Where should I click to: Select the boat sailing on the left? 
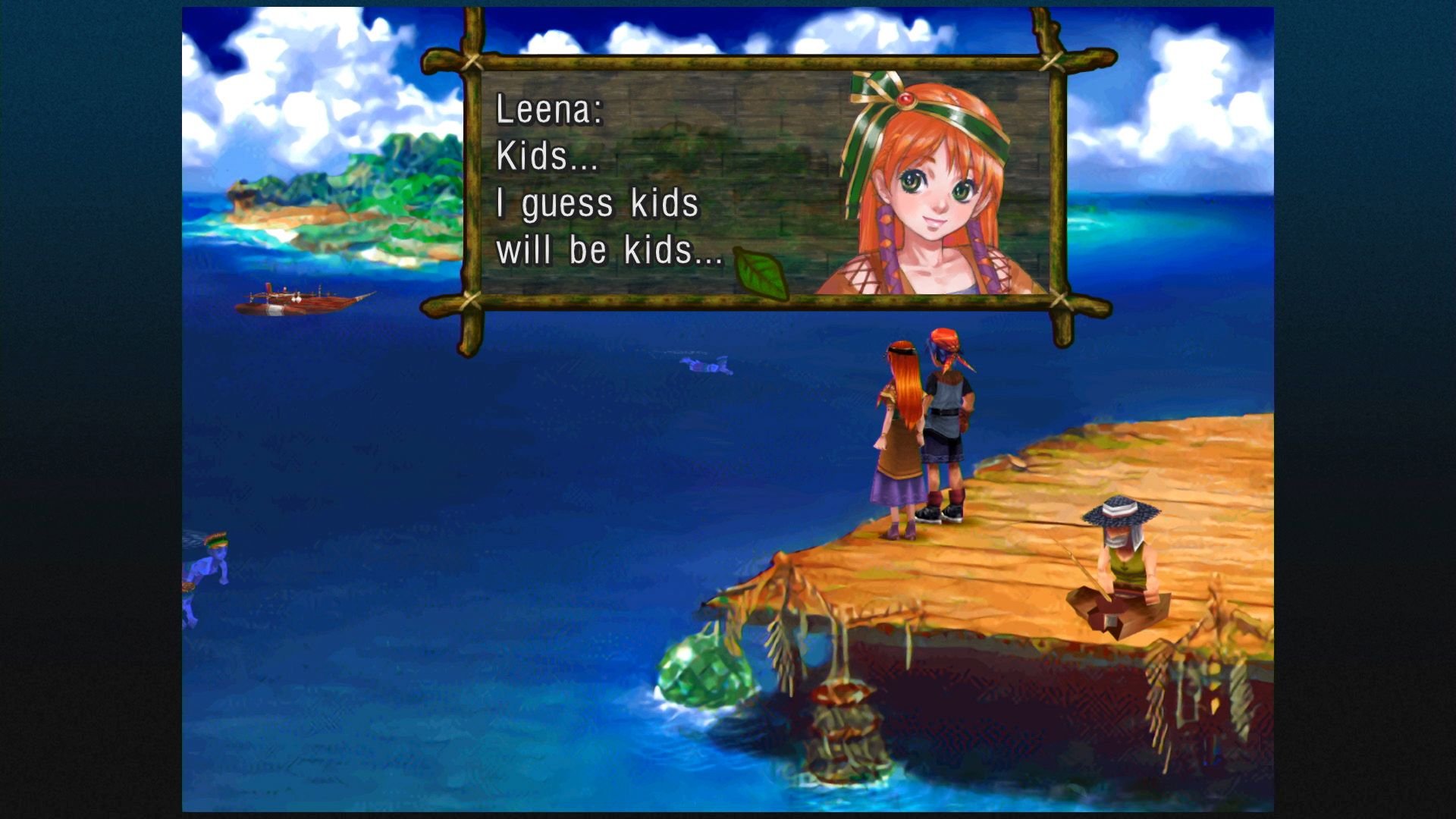(x=303, y=299)
